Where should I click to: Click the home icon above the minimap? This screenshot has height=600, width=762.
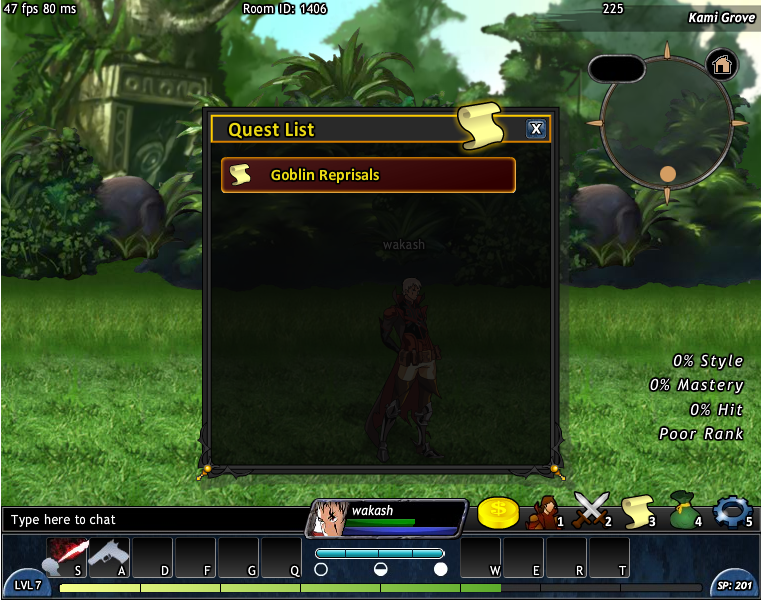click(x=722, y=65)
